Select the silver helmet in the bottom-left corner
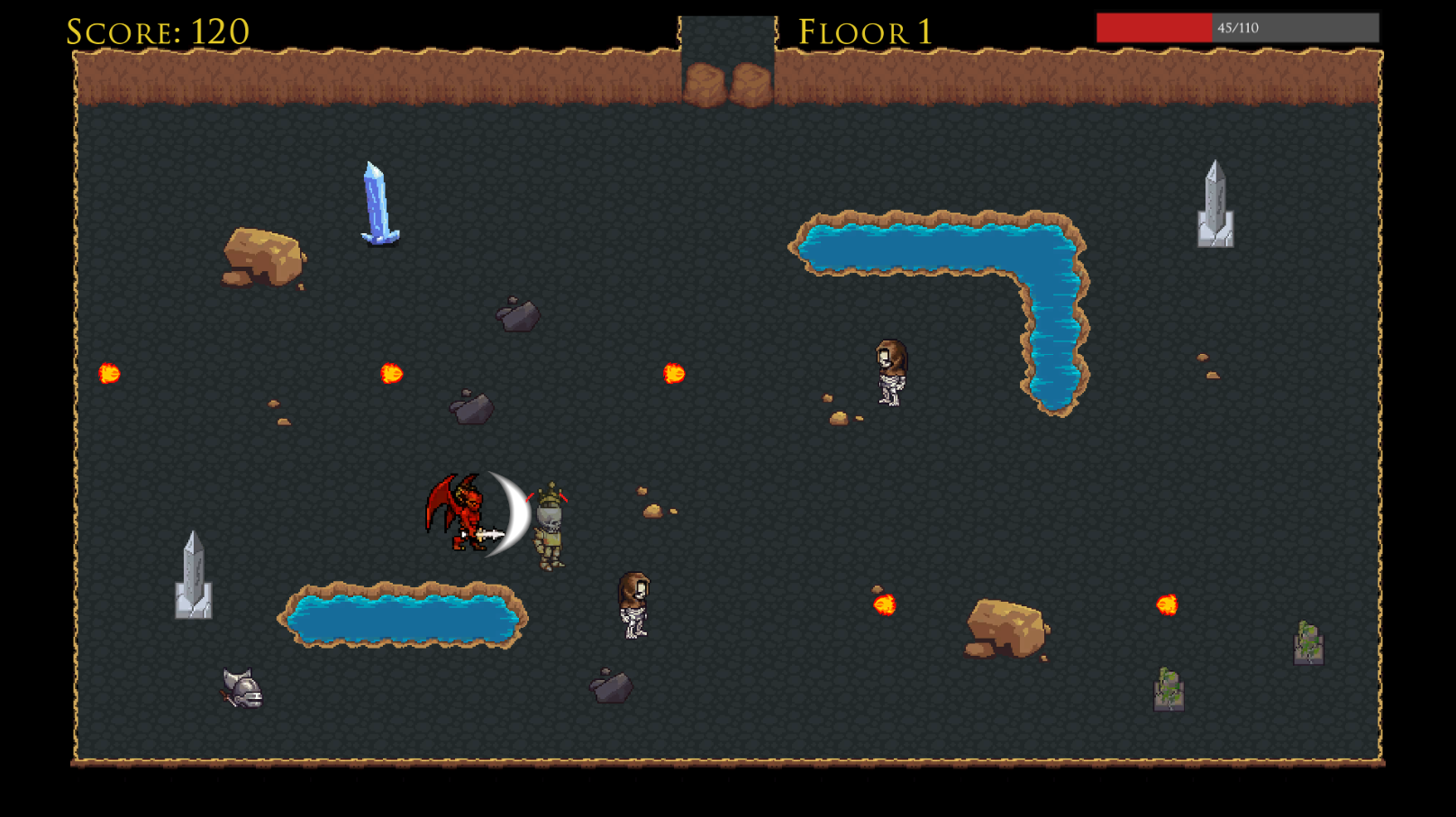This screenshot has height=817, width=1456. tap(240, 689)
